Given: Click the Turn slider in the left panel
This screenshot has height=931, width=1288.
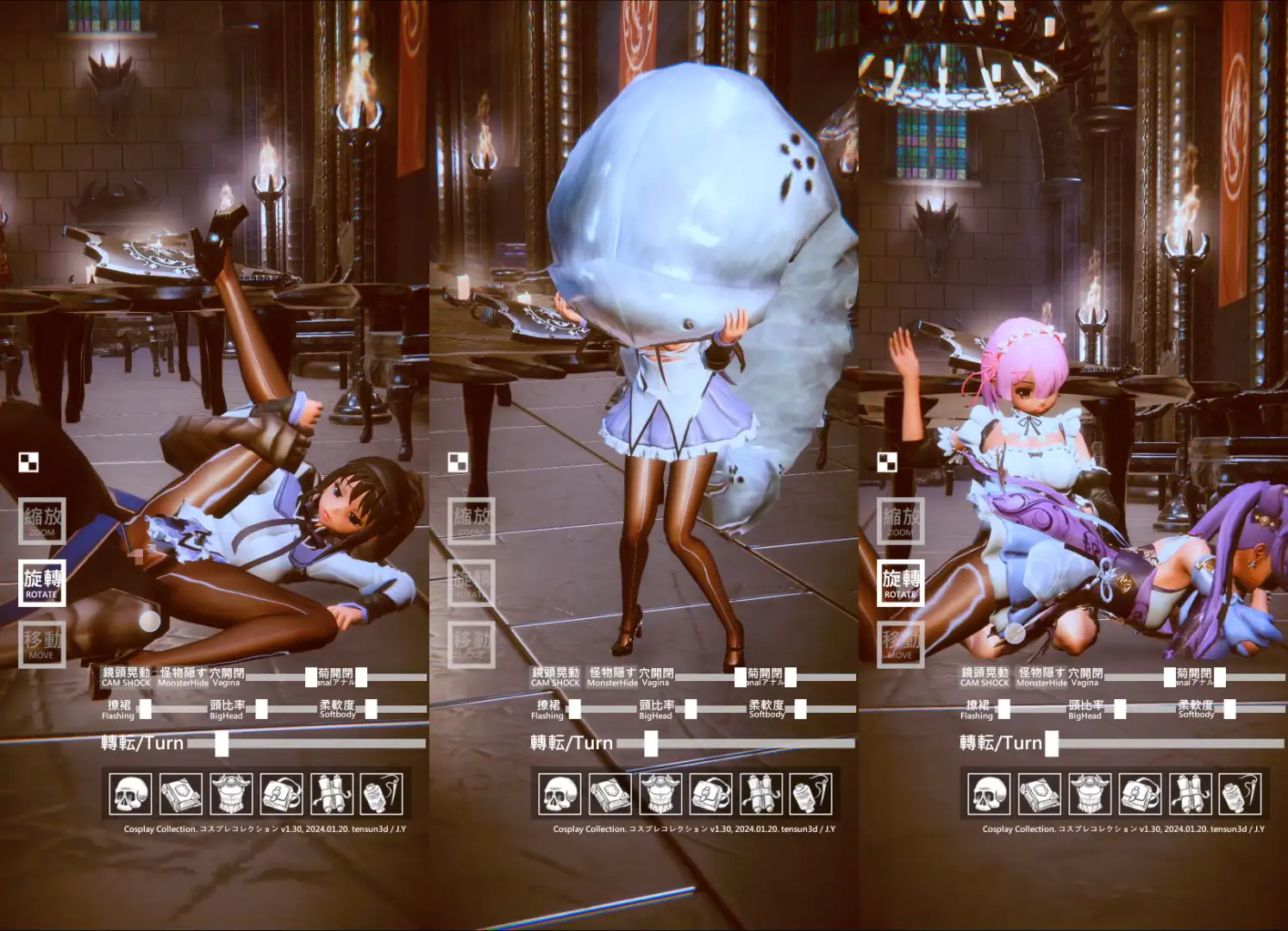Looking at the screenshot, I should (222, 743).
